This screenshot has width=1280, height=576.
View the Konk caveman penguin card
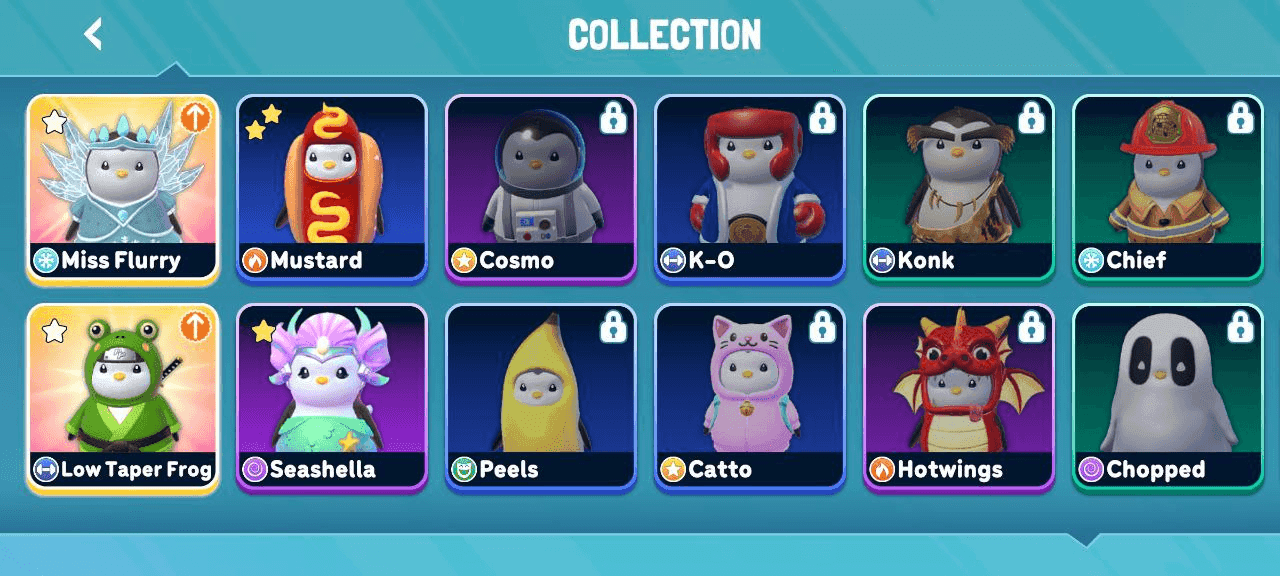958,190
